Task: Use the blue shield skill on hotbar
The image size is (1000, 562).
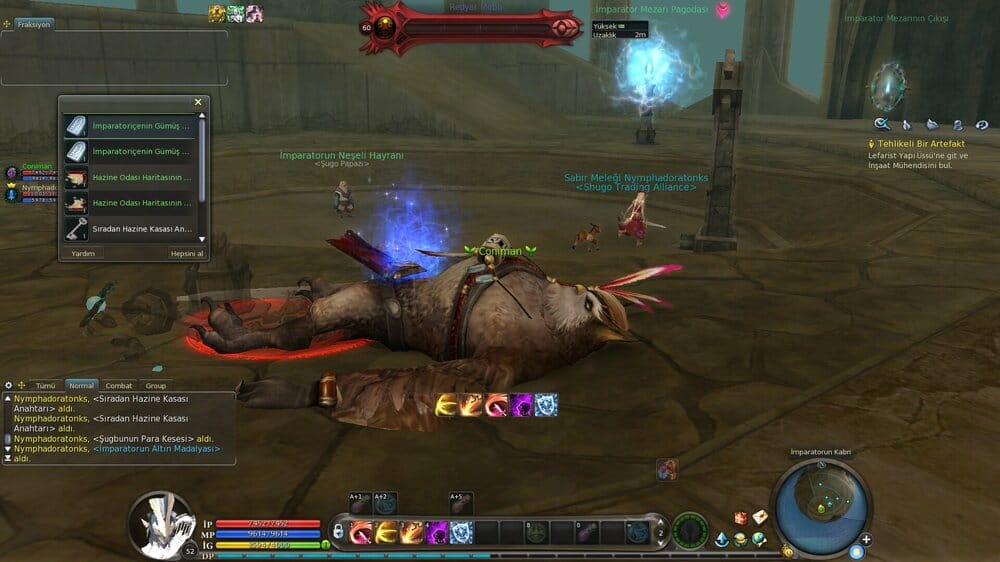Action: pos(461,532)
